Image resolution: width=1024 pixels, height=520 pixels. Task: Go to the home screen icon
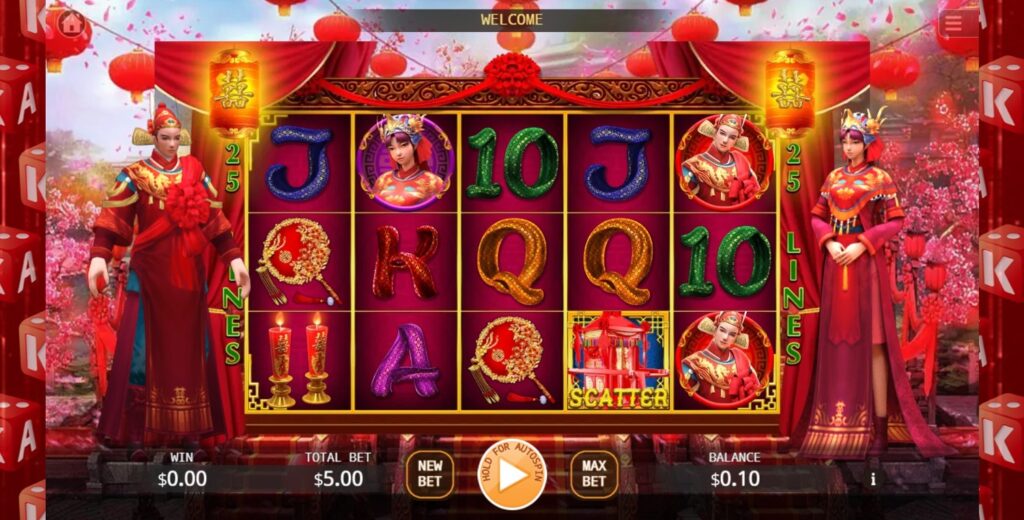pyautogui.click(x=71, y=21)
